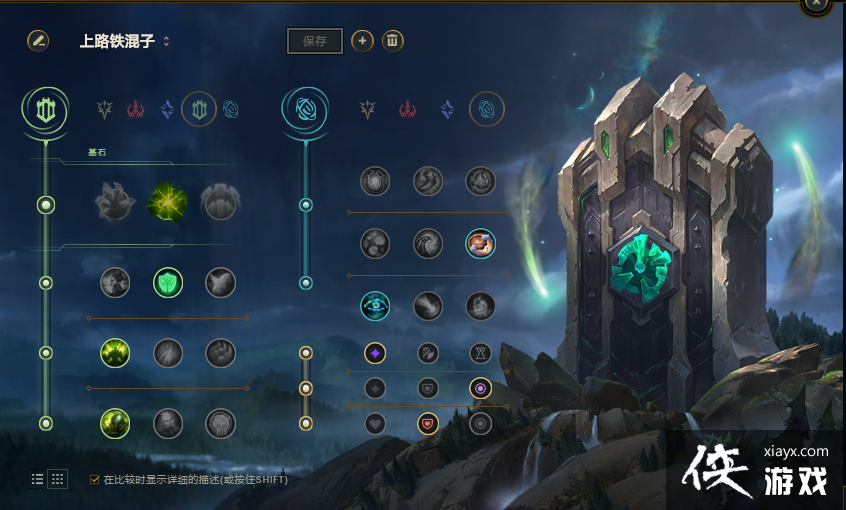
Task: Open the rune page name dropdown
Action: [x=166, y=42]
